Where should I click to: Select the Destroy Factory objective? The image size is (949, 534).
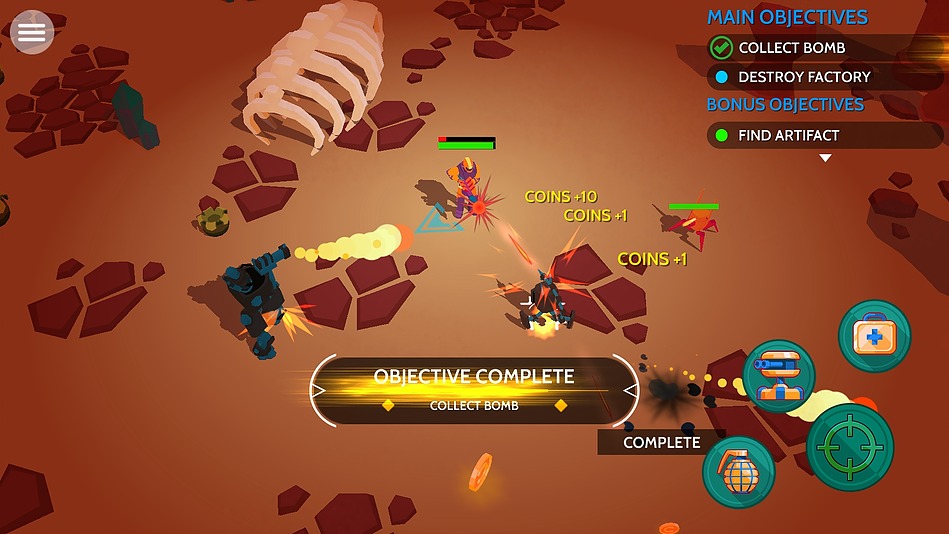(803, 77)
